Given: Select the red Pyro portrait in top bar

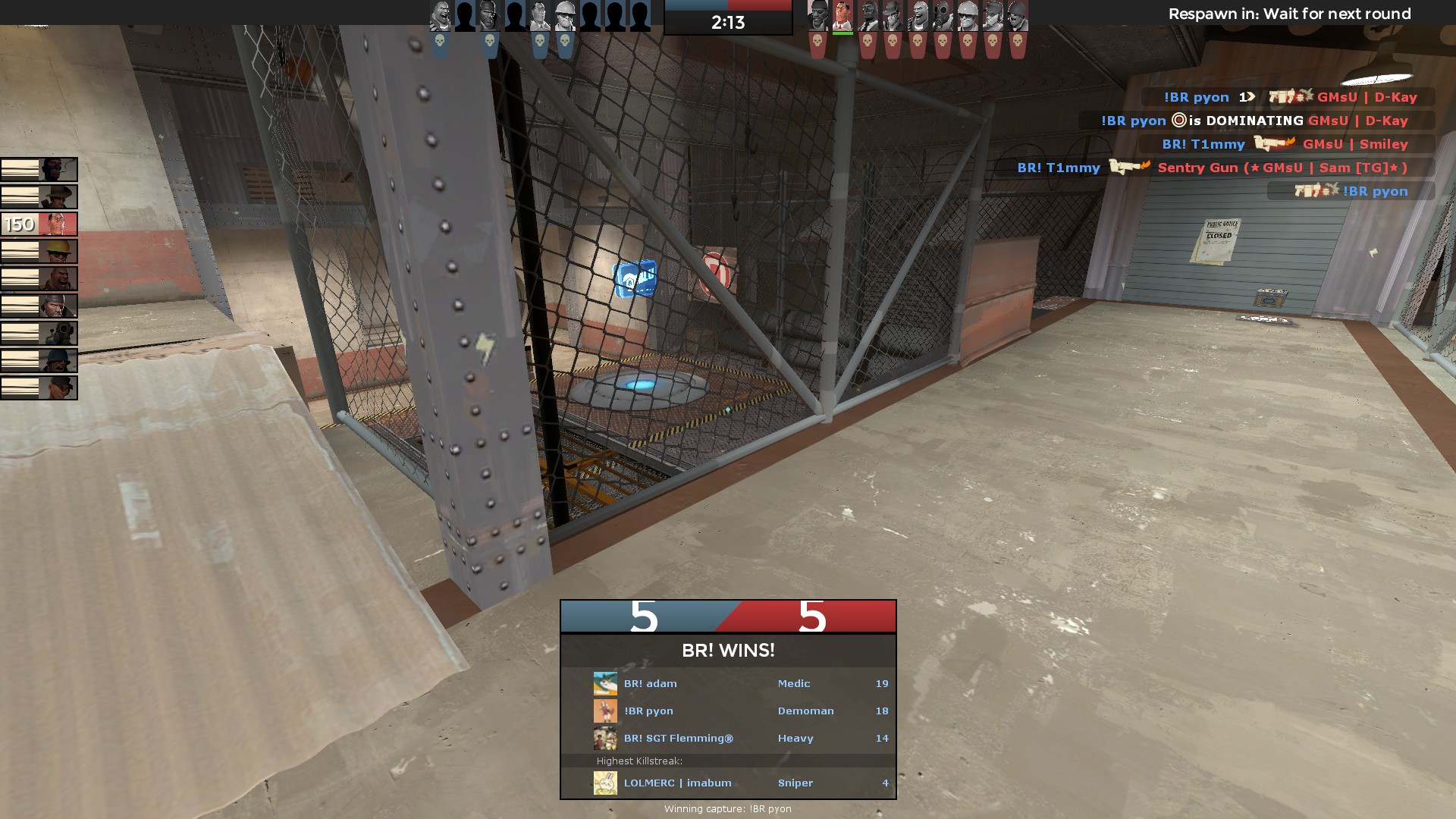Looking at the screenshot, I should [943, 16].
